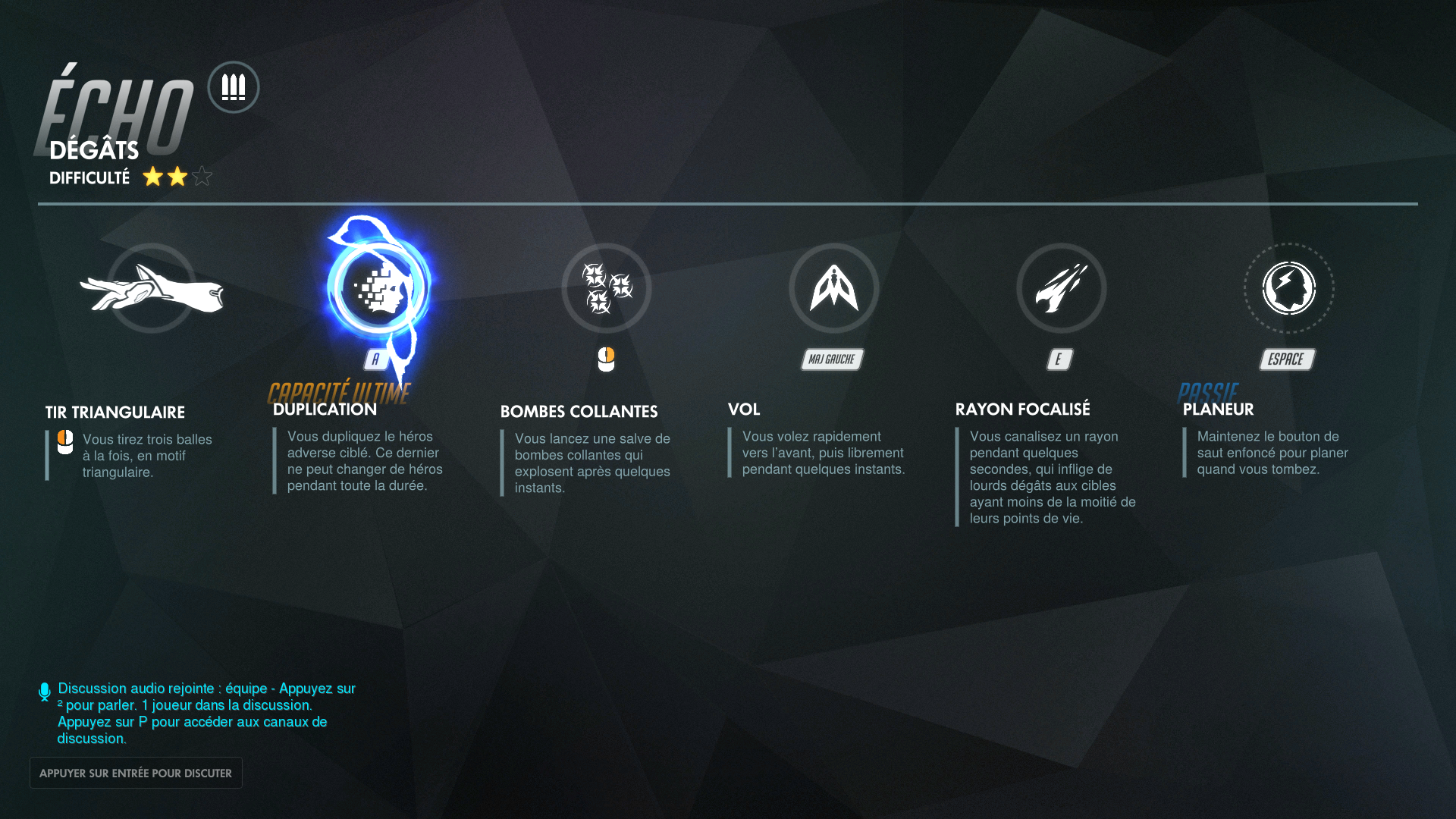
Task: Click the first filled difficulty star
Action: tap(154, 176)
